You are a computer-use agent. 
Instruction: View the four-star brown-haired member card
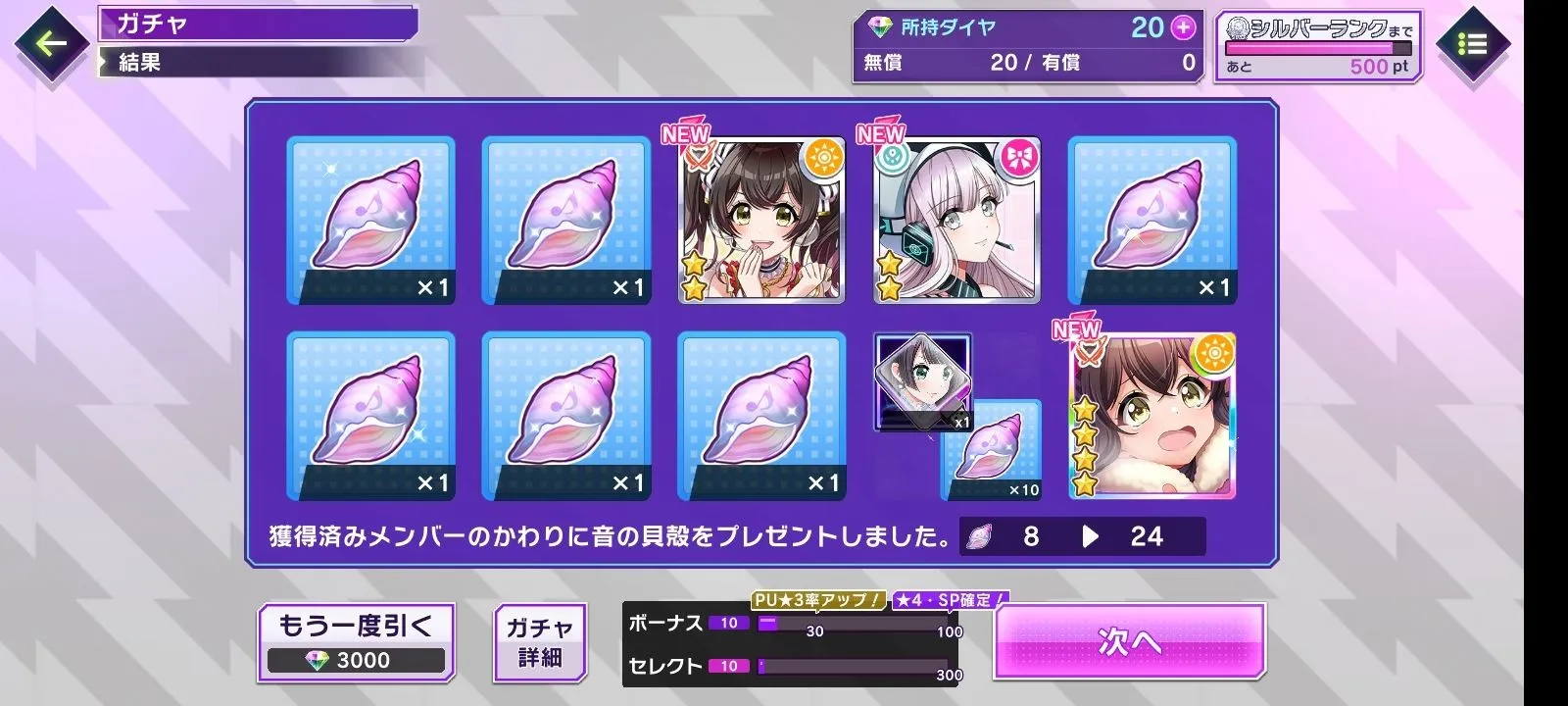(1152, 416)
